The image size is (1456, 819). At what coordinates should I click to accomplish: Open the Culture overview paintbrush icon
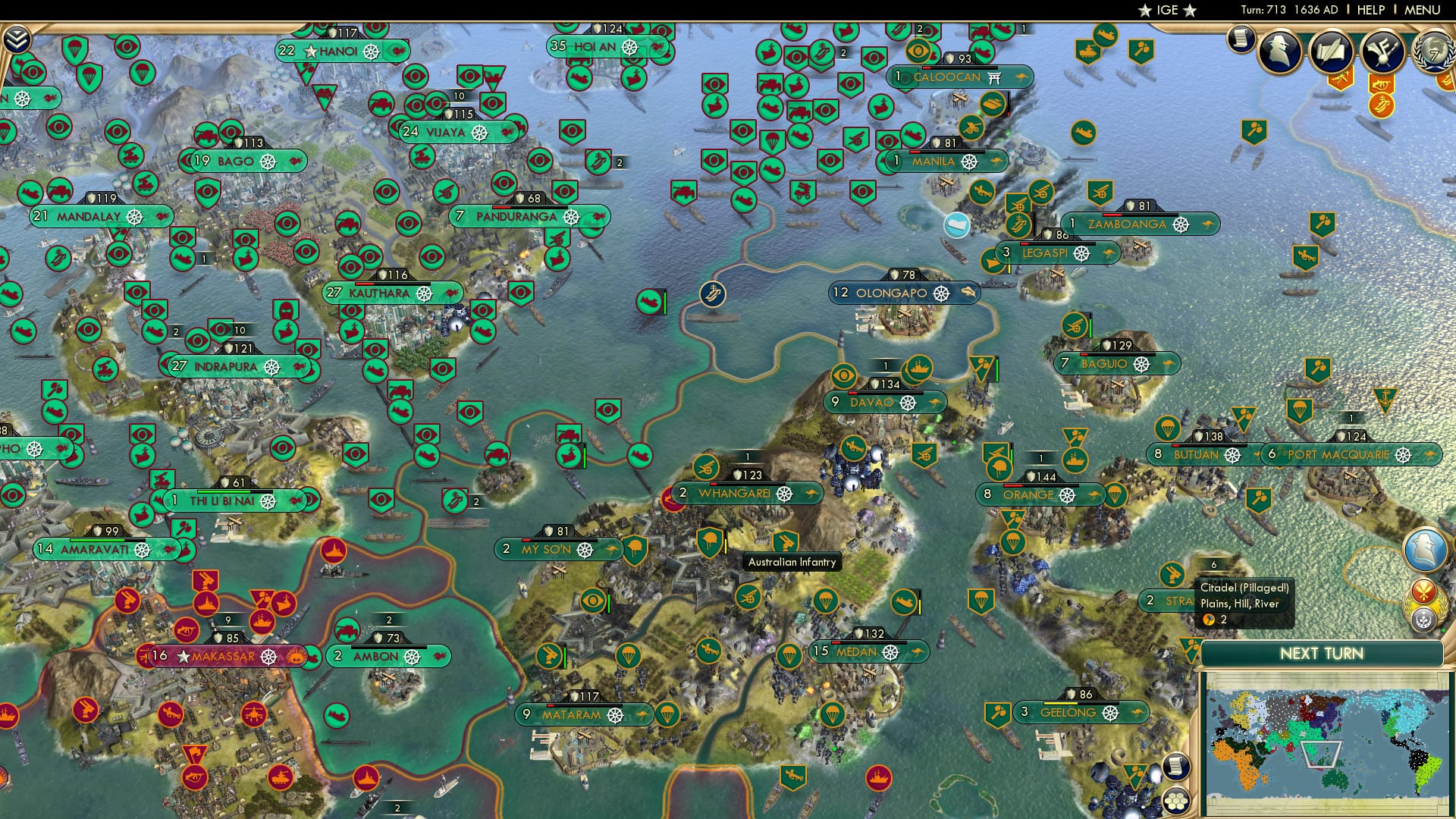(1382, 52)
